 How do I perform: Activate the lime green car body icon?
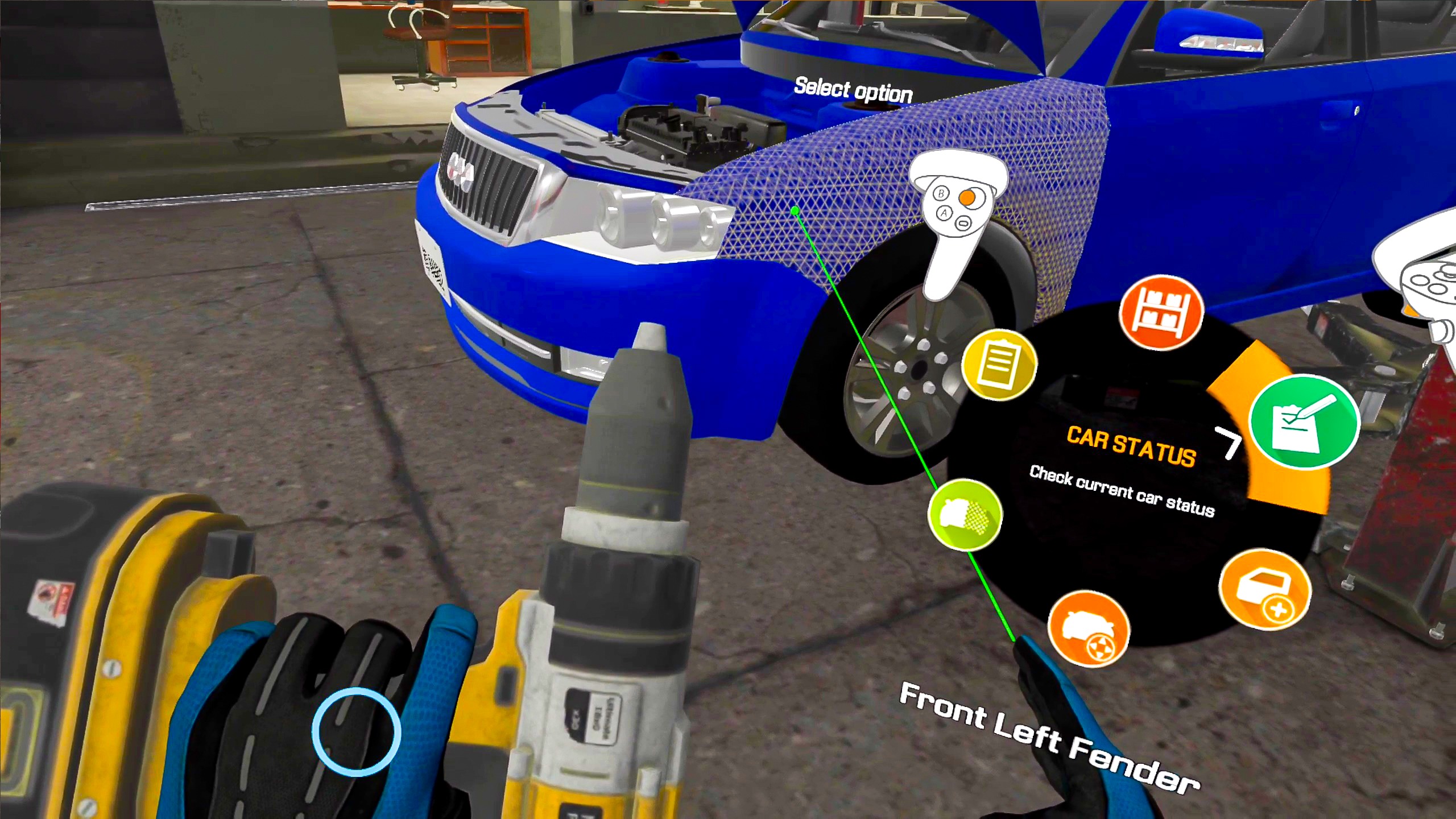965,515
